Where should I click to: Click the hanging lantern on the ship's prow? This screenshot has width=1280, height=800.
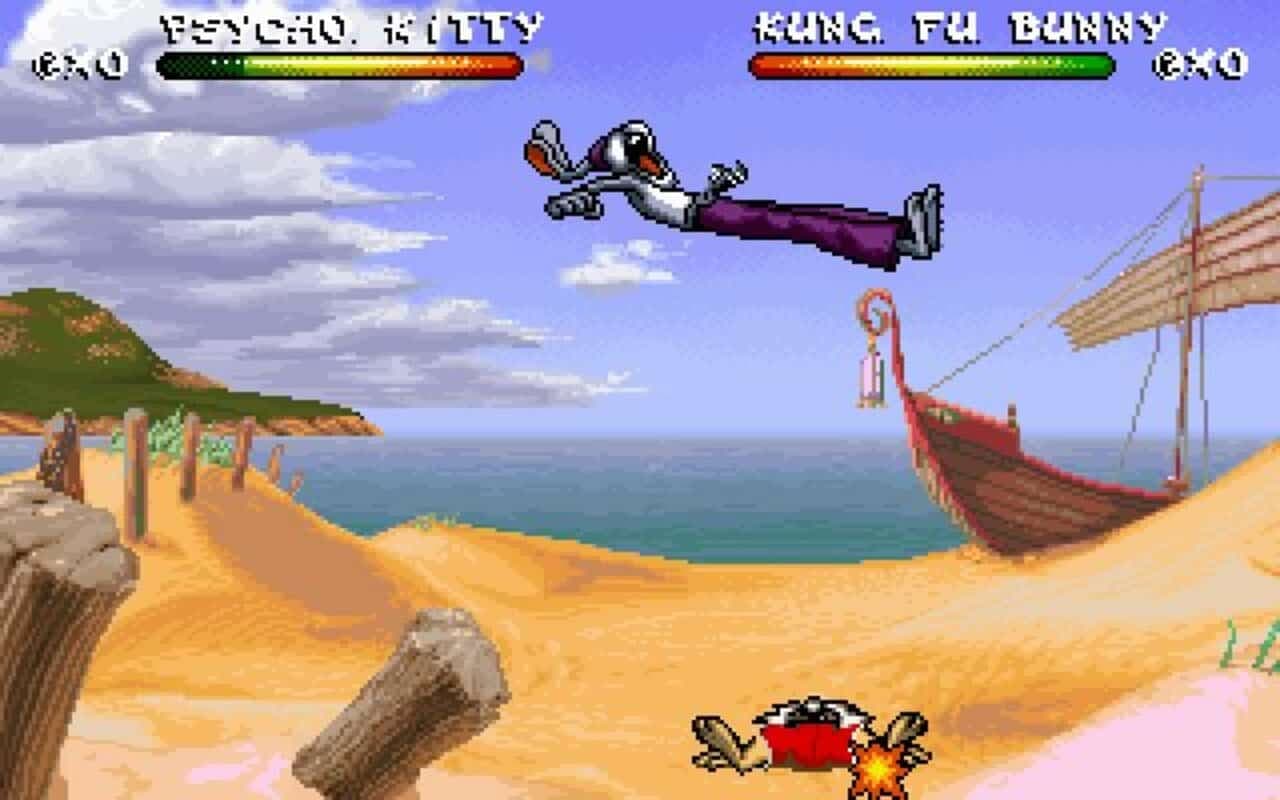pos(870,380)
